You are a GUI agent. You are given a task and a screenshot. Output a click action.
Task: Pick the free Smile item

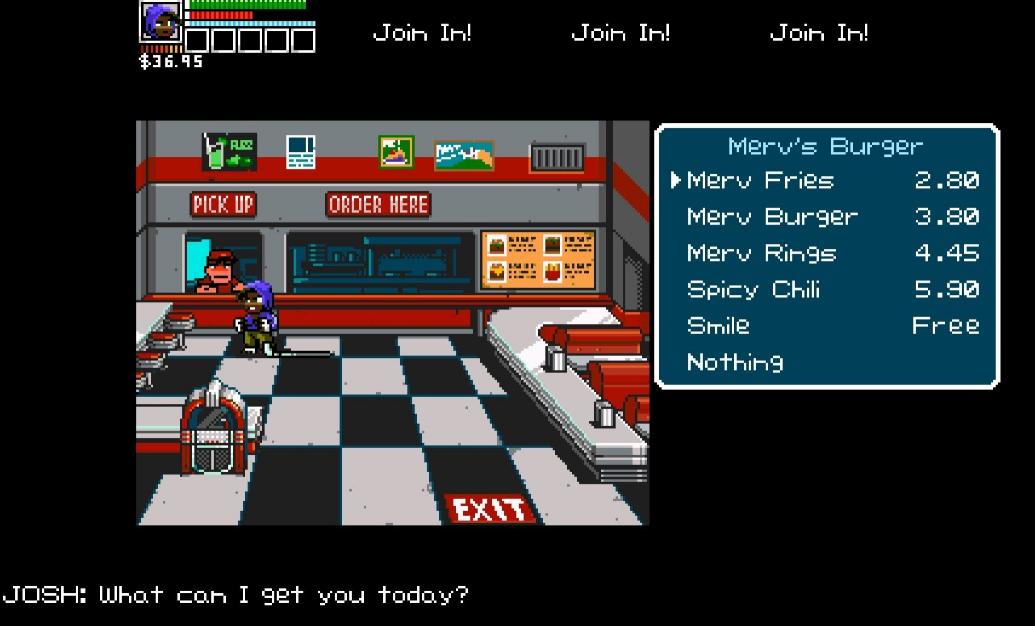point(718,326)
